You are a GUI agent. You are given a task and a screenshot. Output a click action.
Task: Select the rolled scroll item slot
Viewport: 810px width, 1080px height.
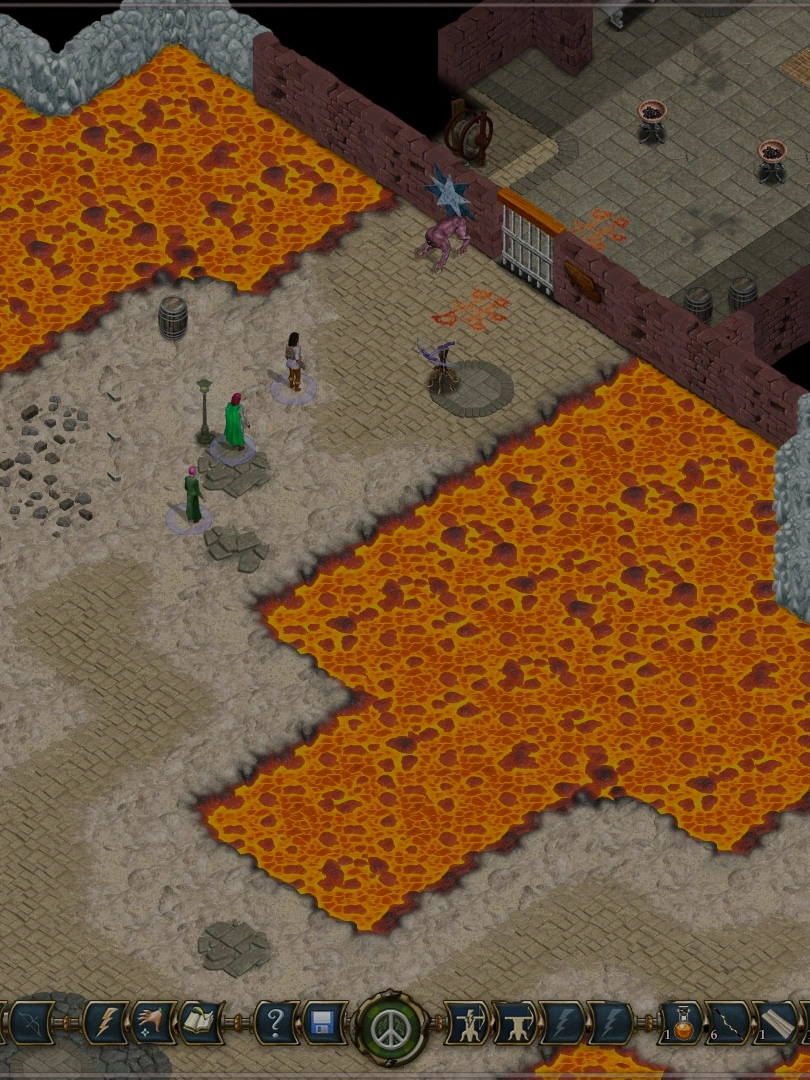(778, 1024)
